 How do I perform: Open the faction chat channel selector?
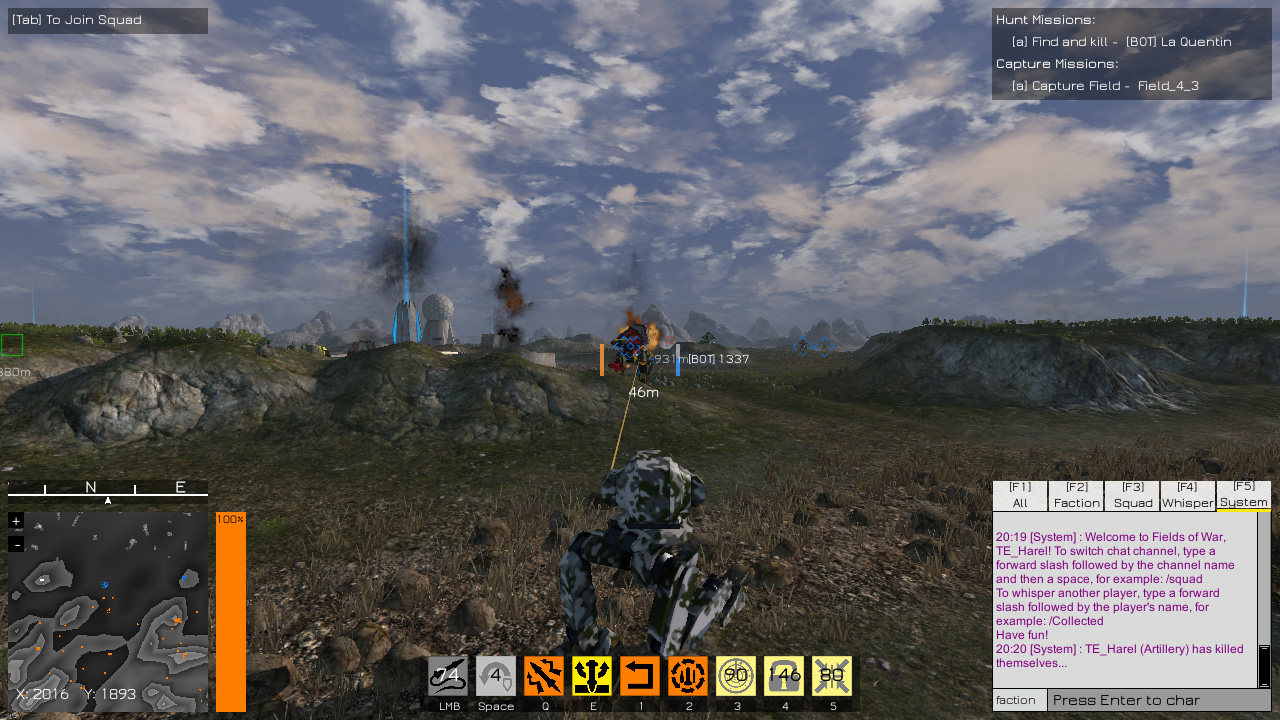(x=1018, y=700)
